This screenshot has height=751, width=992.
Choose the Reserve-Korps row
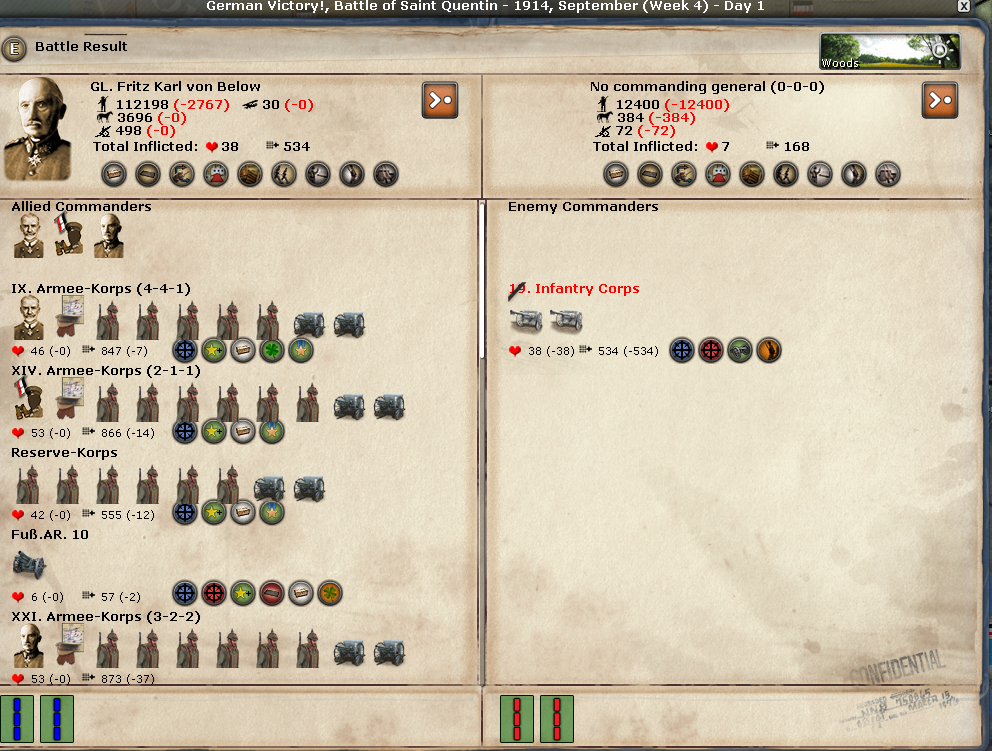64,453
